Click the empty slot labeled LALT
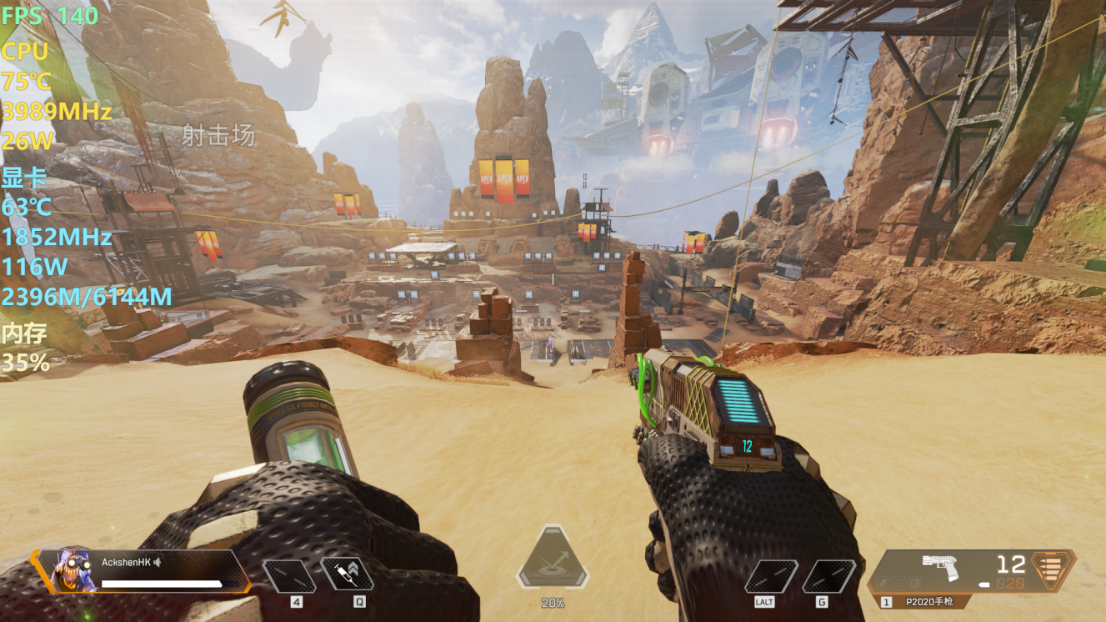Viewport: 1106px width, 622px height. coord(771,576)
